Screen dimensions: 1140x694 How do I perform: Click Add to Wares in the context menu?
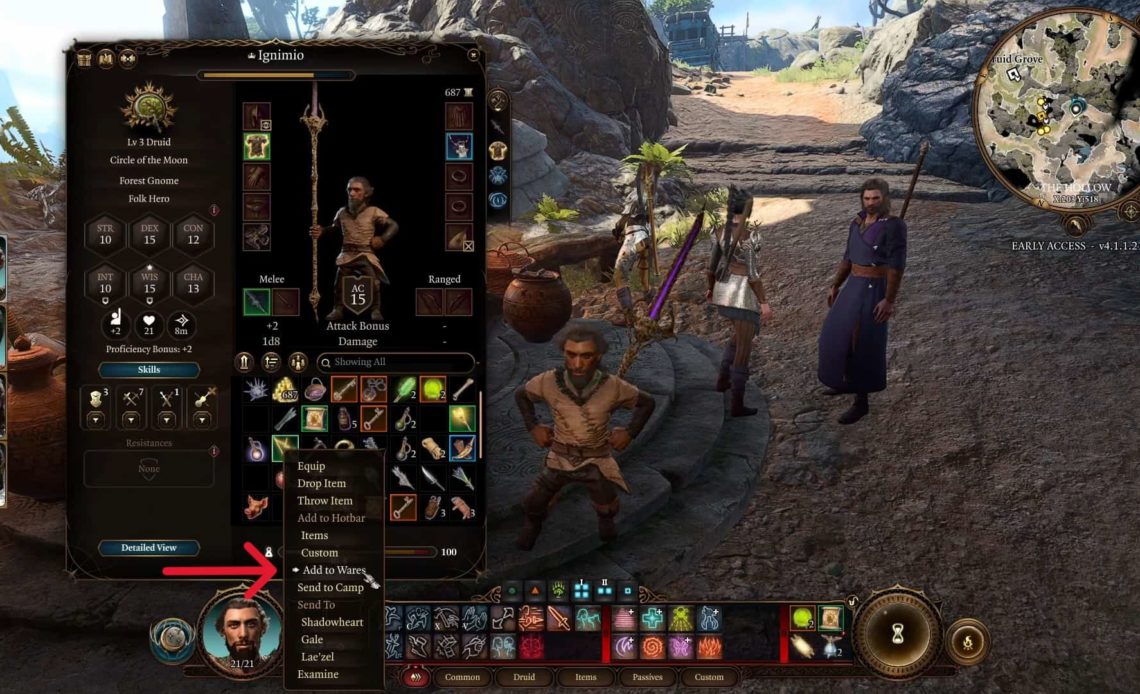point(333,570)
